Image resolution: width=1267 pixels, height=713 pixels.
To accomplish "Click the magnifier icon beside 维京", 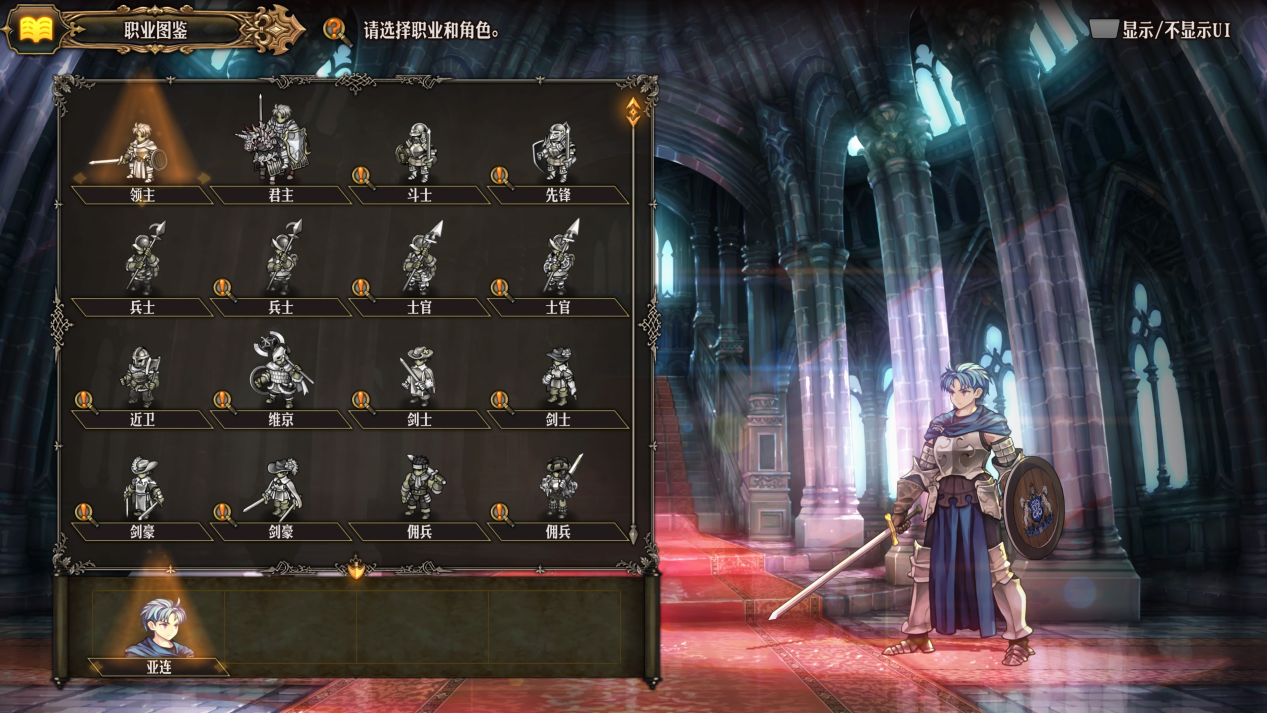I will point(224,401).
